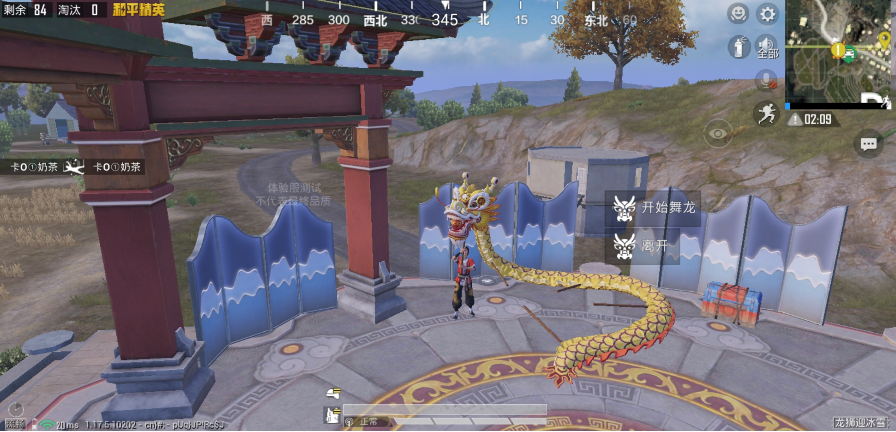Open the settings gear menu
Screen dimensions: 896x432
click(767, 14)
